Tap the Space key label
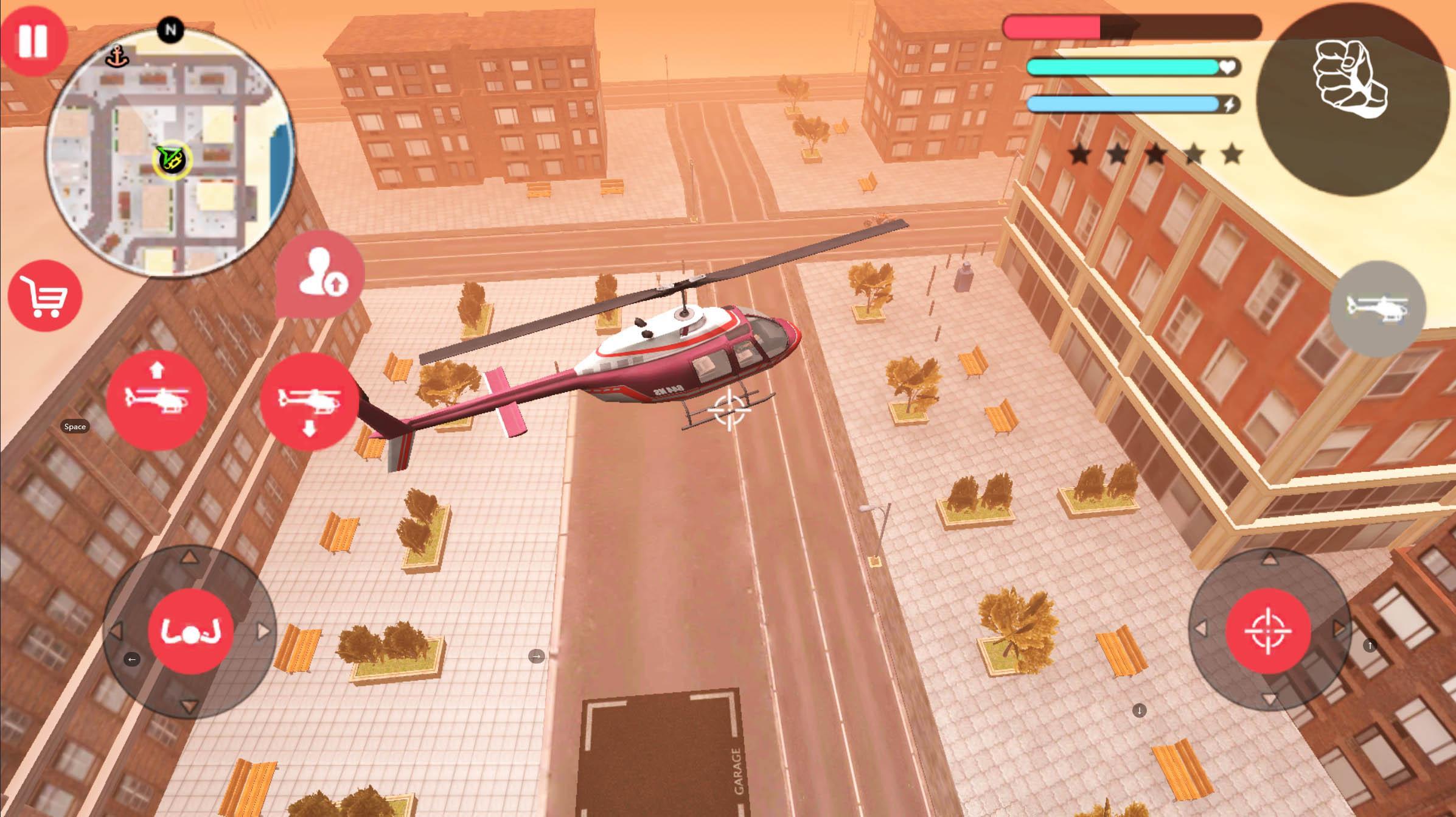 point(75,427)
